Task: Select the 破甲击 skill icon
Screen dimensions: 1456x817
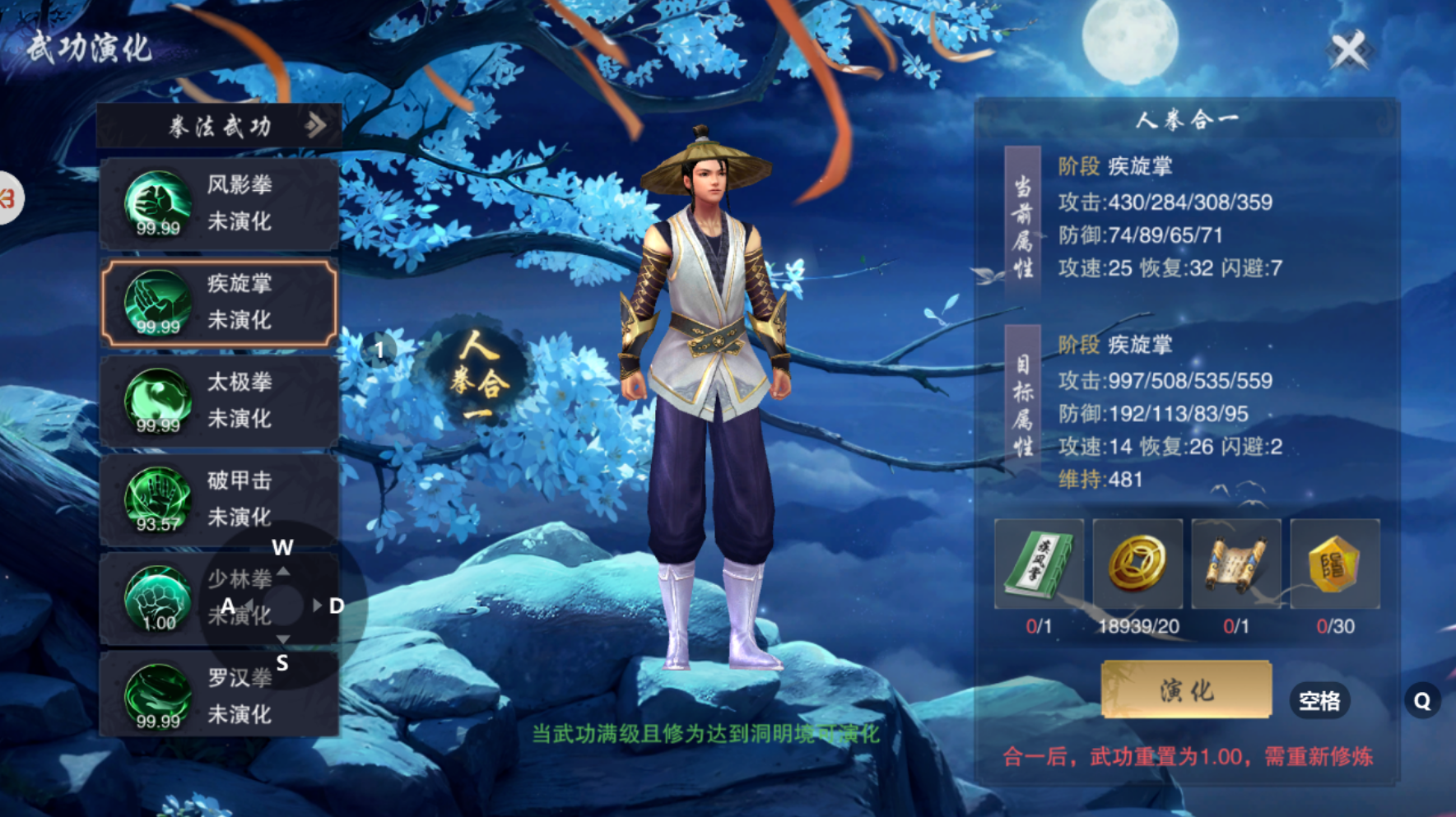Action: click(156, 500)
